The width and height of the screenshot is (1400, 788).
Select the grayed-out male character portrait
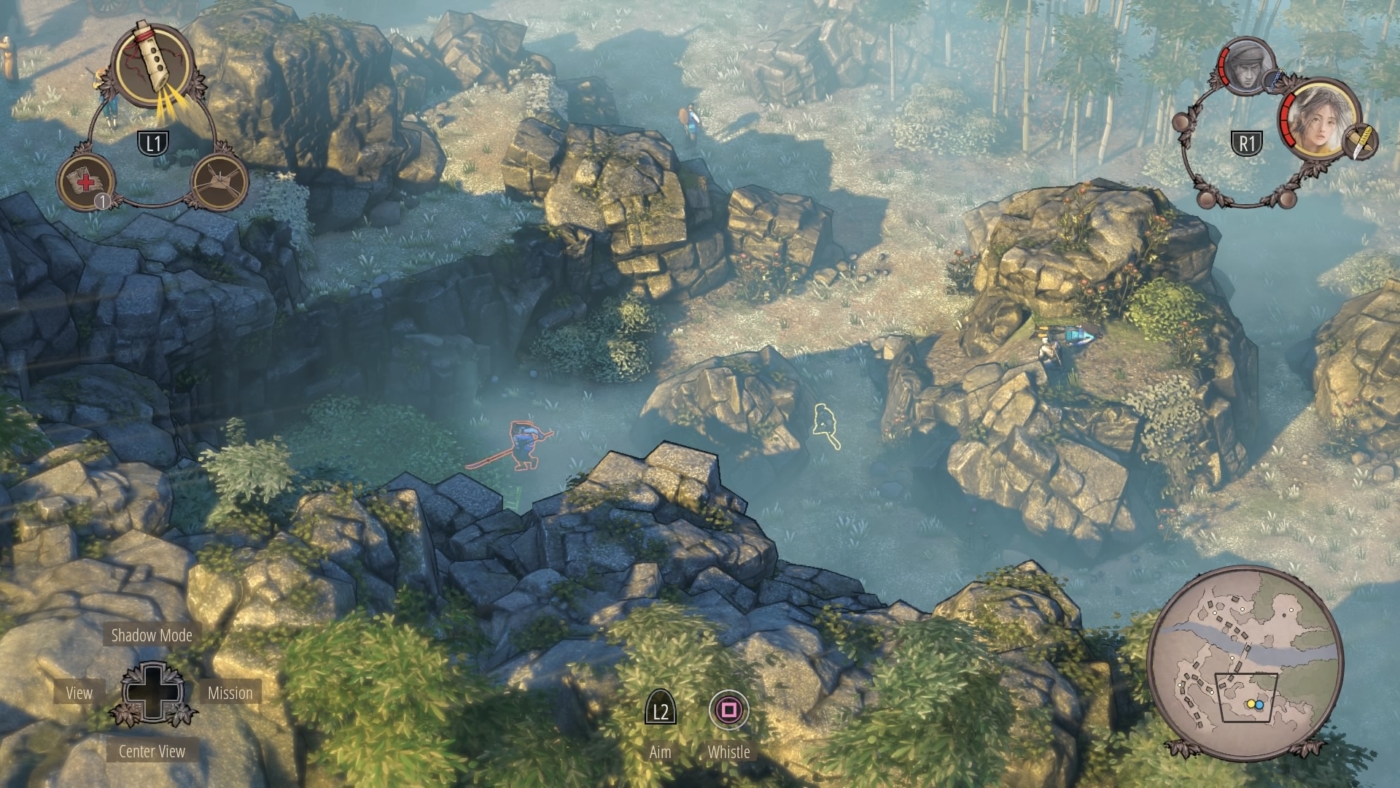point(1245,66)
